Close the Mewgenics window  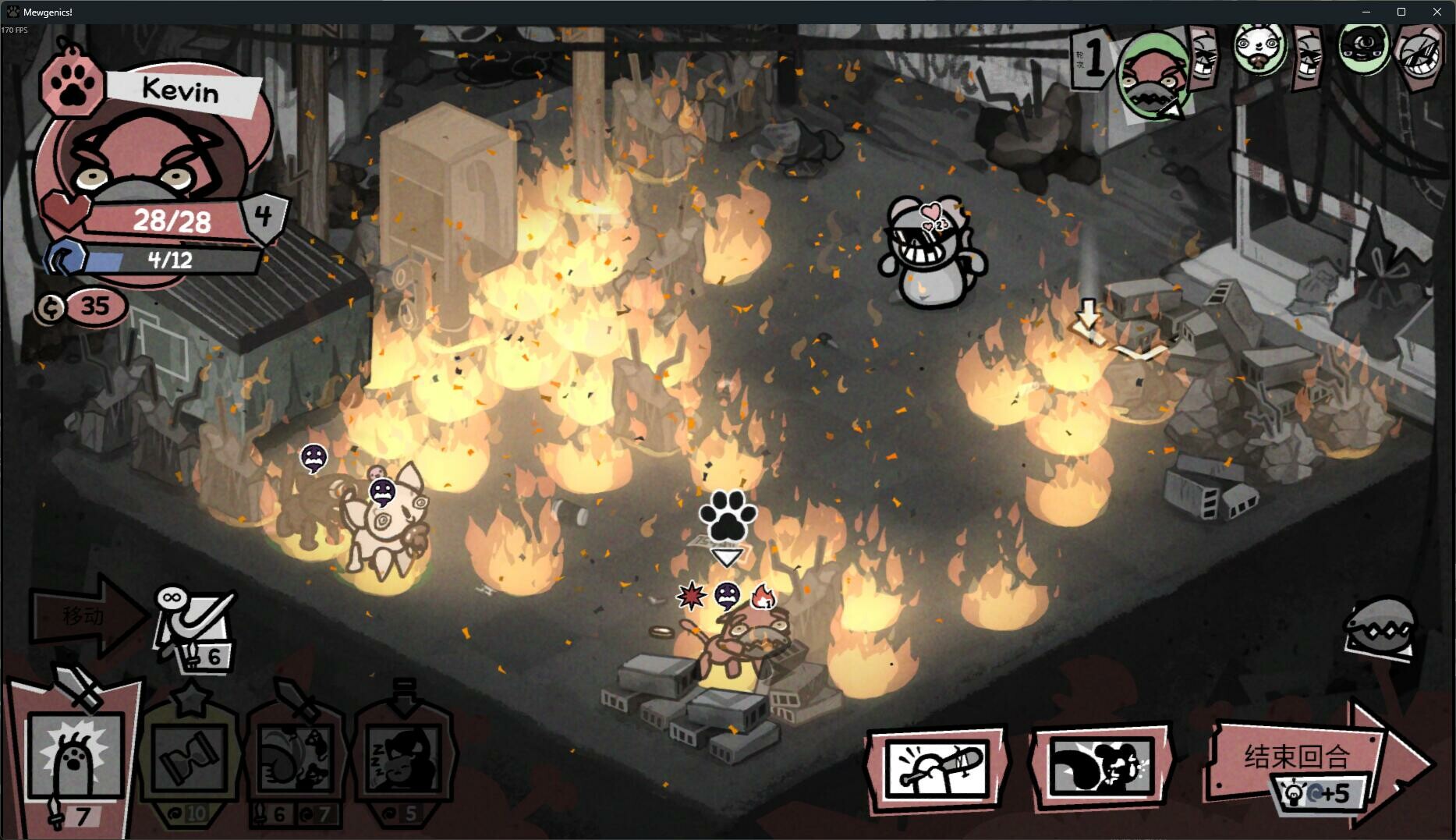tap(1437, 12)
